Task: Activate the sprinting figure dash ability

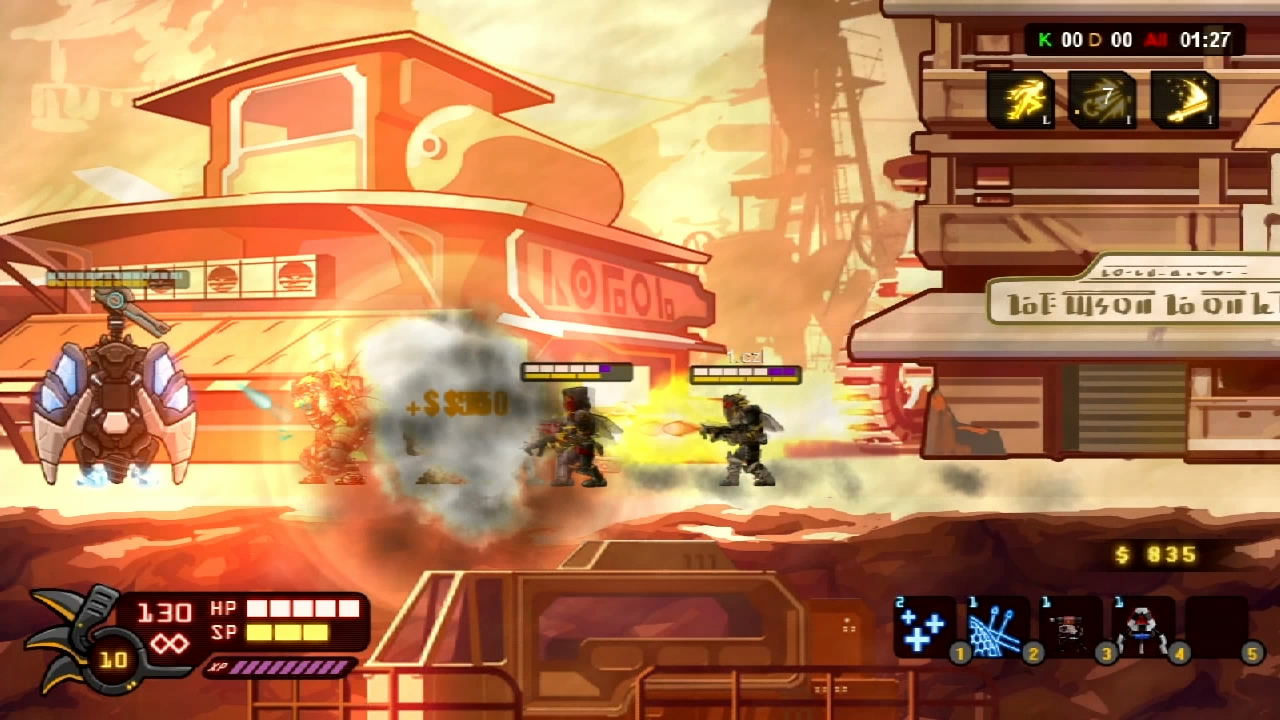Action: pos(1021,99)
